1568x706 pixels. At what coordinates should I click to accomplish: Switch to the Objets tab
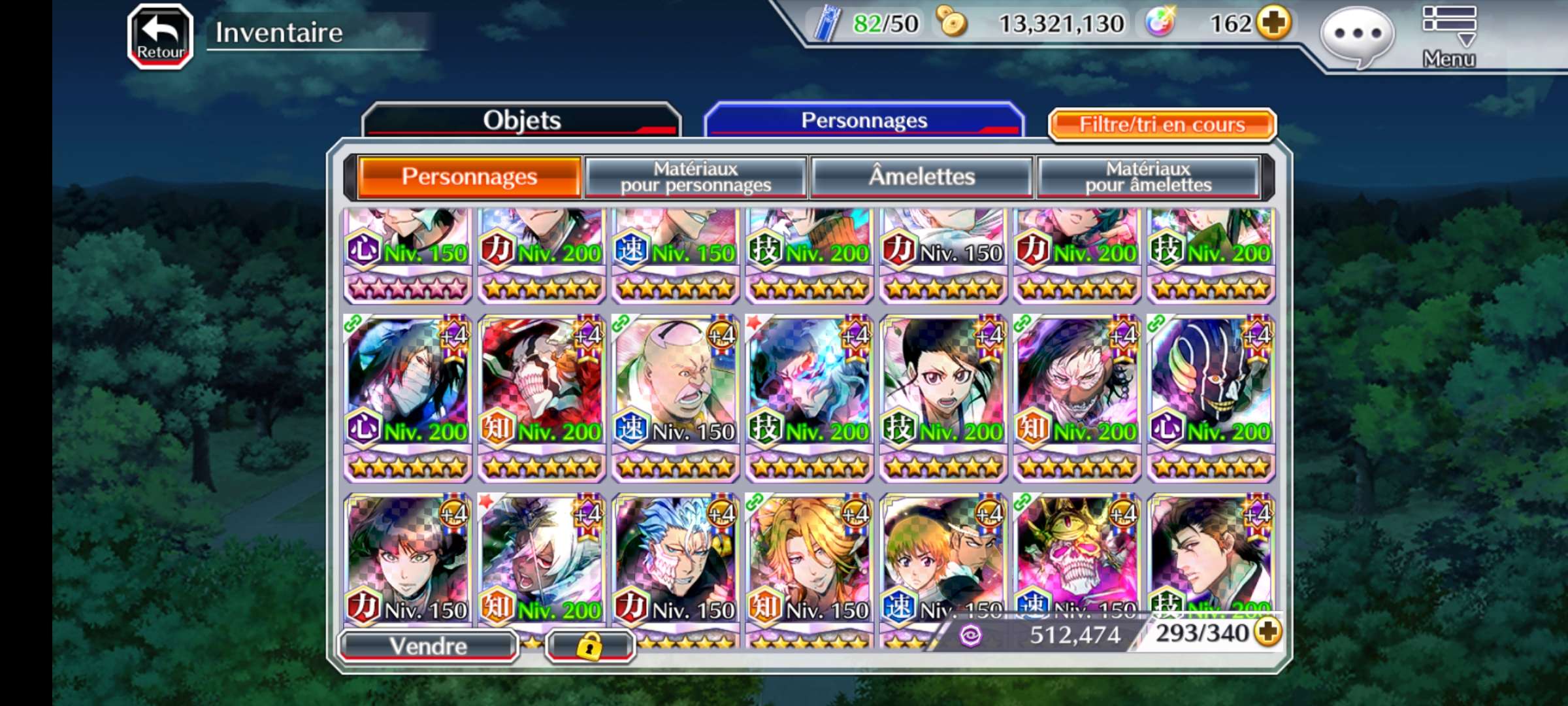coord(521,120)
